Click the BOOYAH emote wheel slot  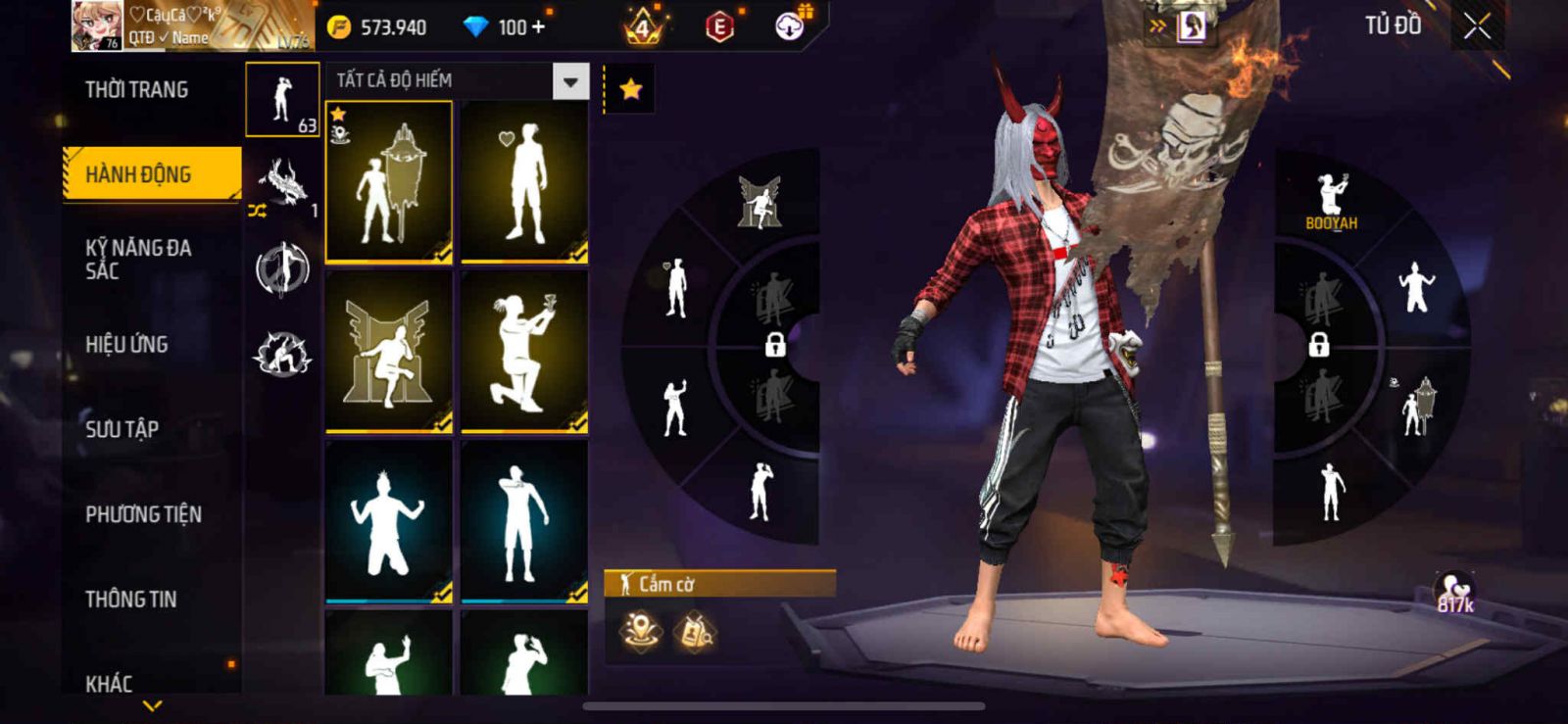tap(1331, 203)
